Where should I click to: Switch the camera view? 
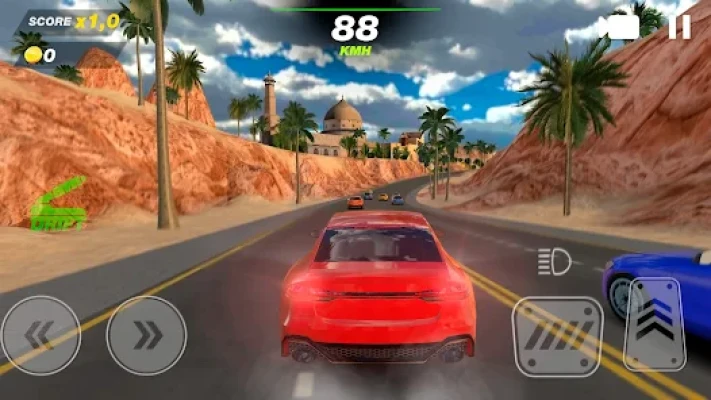tap(623, 27)
